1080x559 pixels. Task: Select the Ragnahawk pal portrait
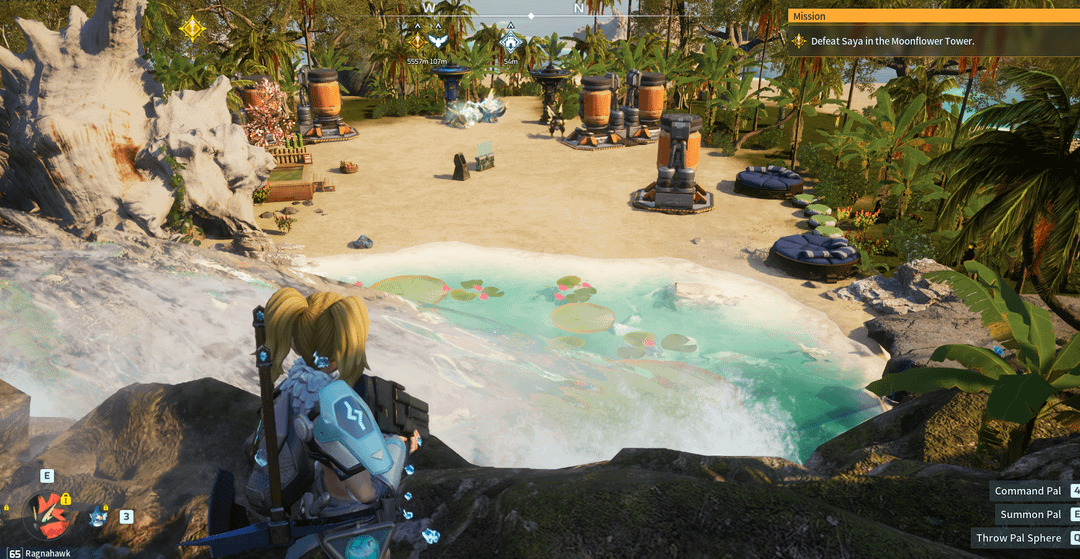pyautogui.click(x=46, y=513)
